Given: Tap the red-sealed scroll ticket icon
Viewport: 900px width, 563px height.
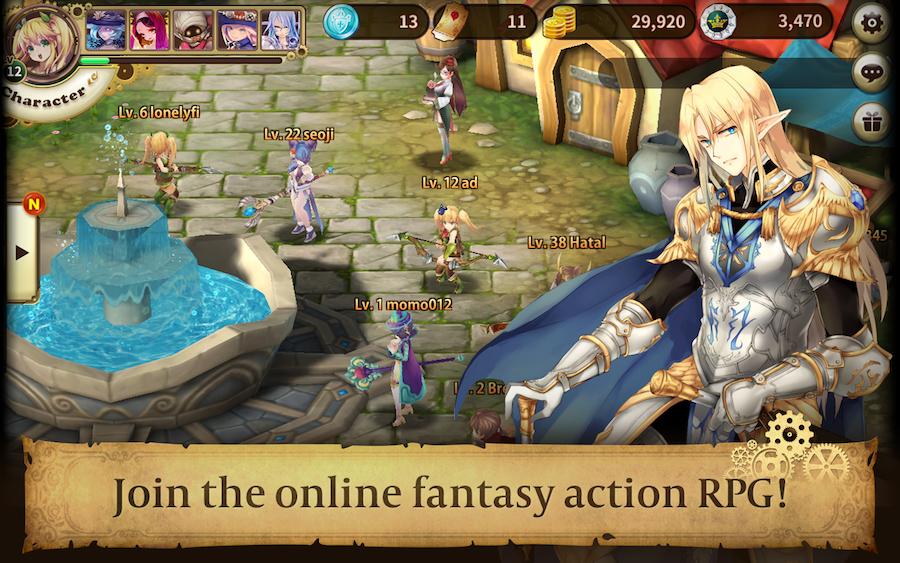Looking at the screenshot, I should coord(451,21).
